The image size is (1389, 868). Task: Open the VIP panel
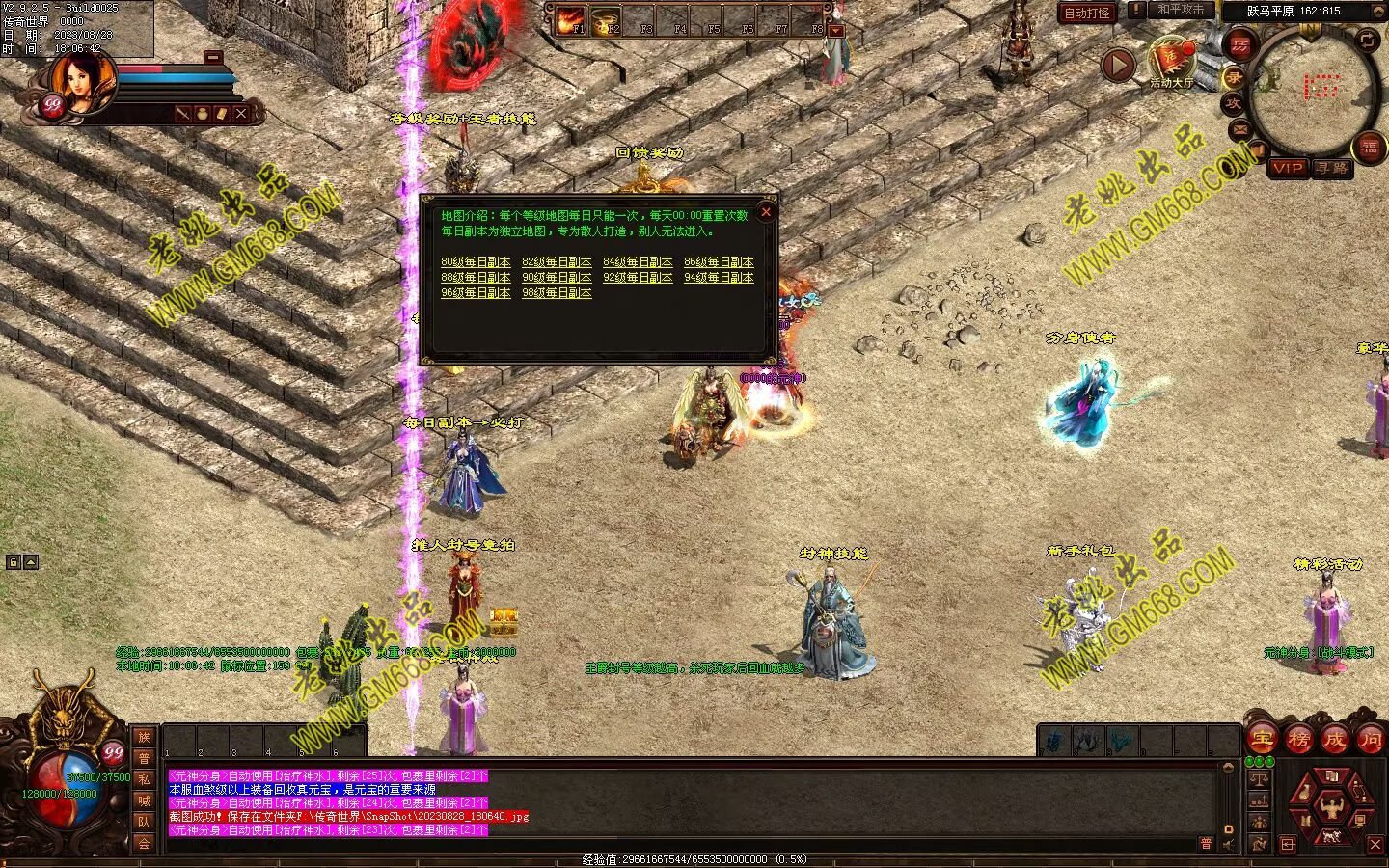tap(1287, 168)
